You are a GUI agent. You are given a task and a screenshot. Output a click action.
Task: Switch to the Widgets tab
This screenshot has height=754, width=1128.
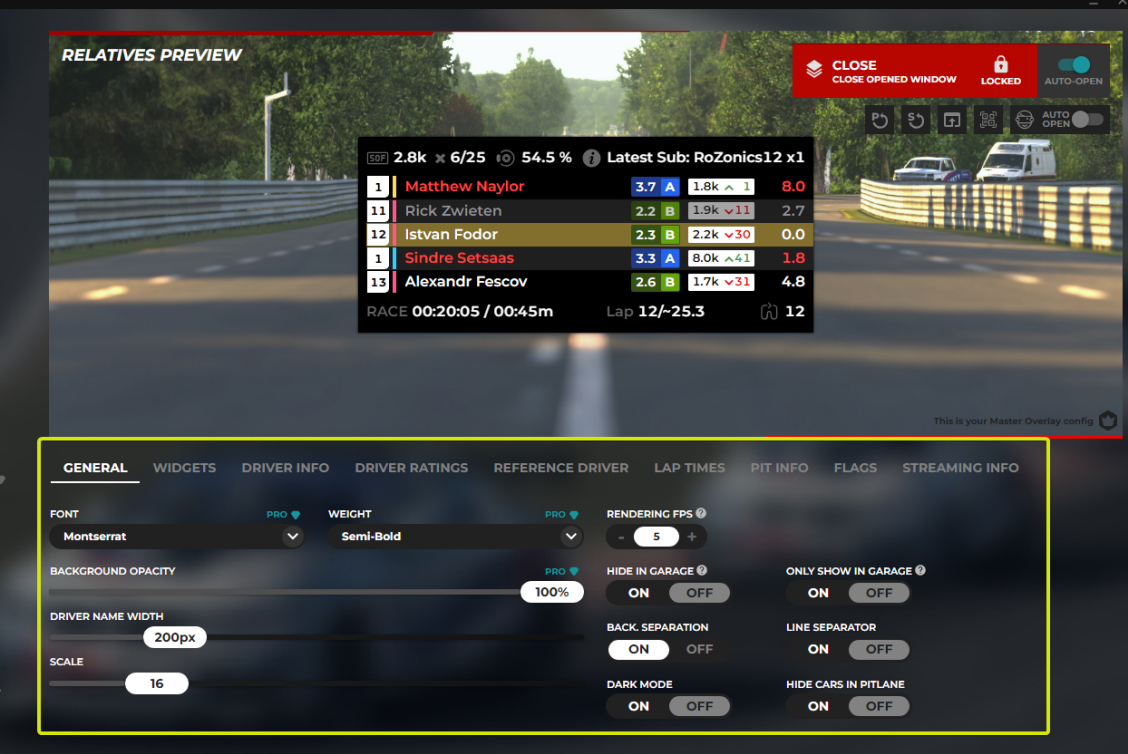pos(184,468)
